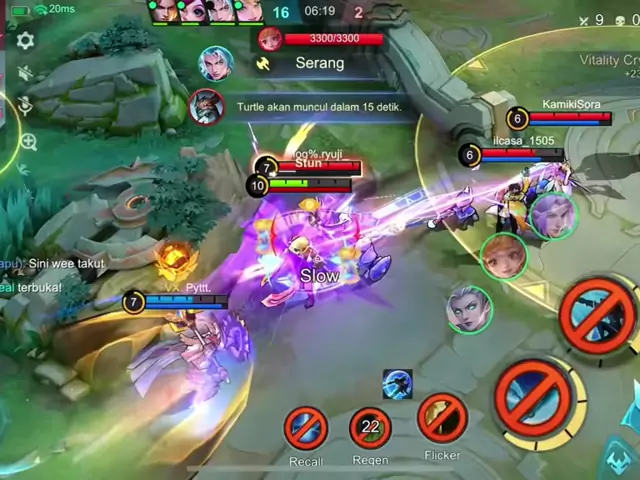
Task: Tap the small blue equipment skill icon
Action: [397, 384]
